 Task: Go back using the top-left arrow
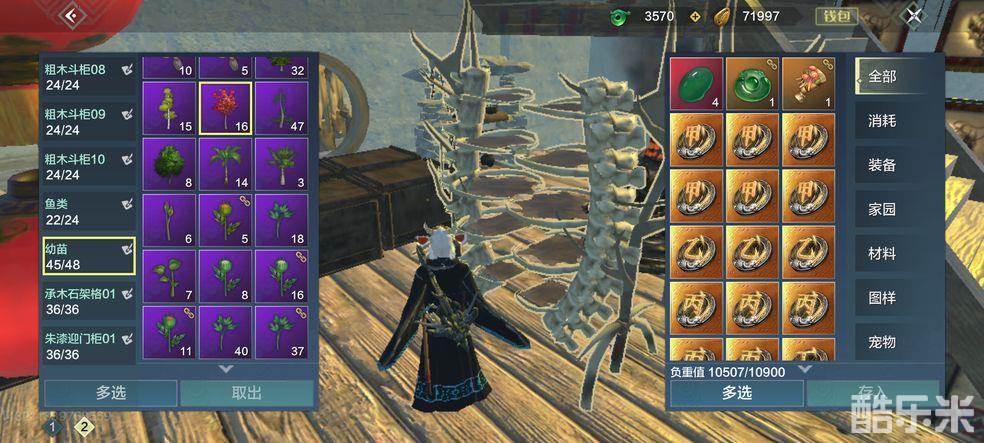tap(70, 15)
